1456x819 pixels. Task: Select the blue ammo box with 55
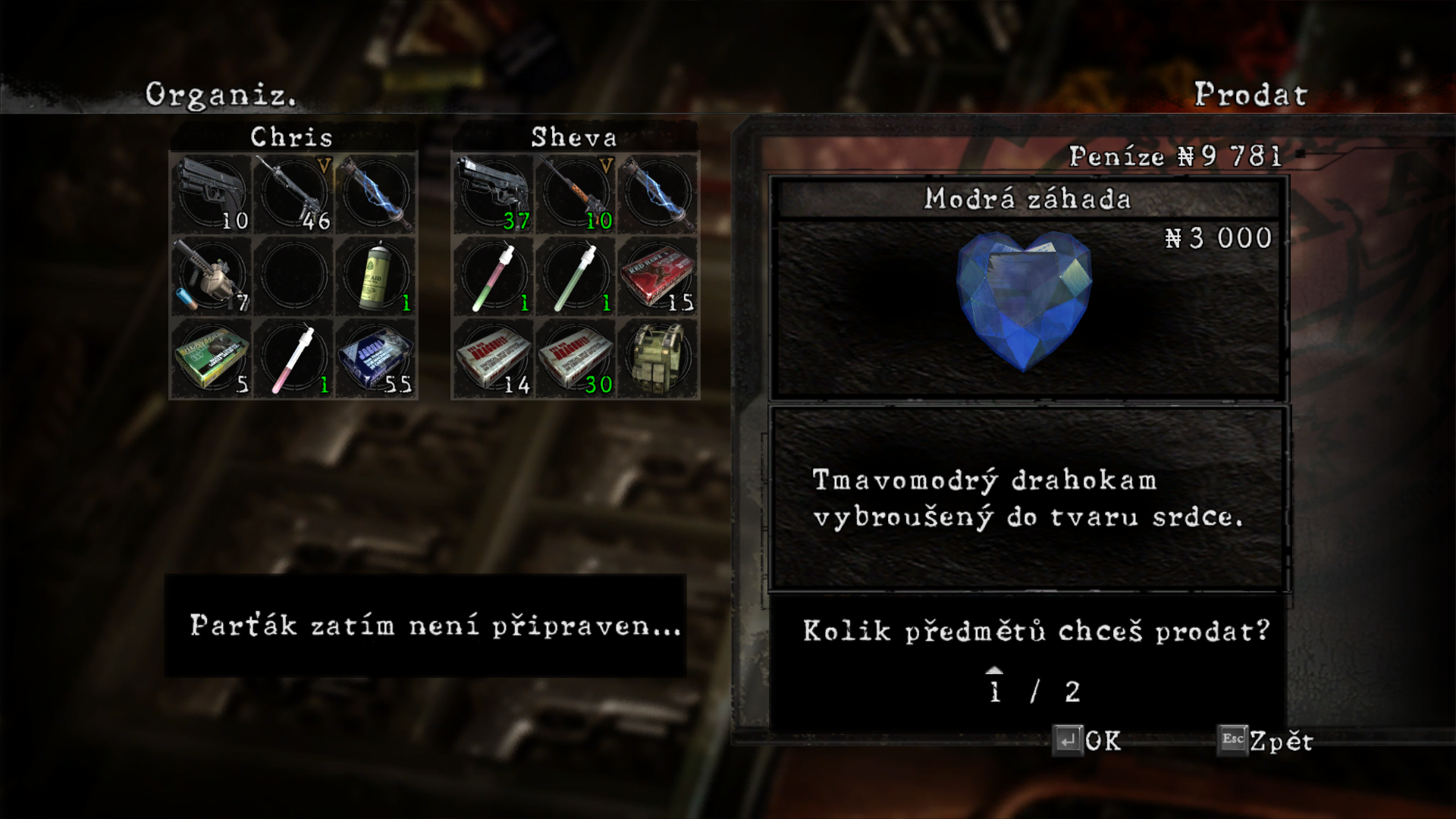tap(376, 359)
